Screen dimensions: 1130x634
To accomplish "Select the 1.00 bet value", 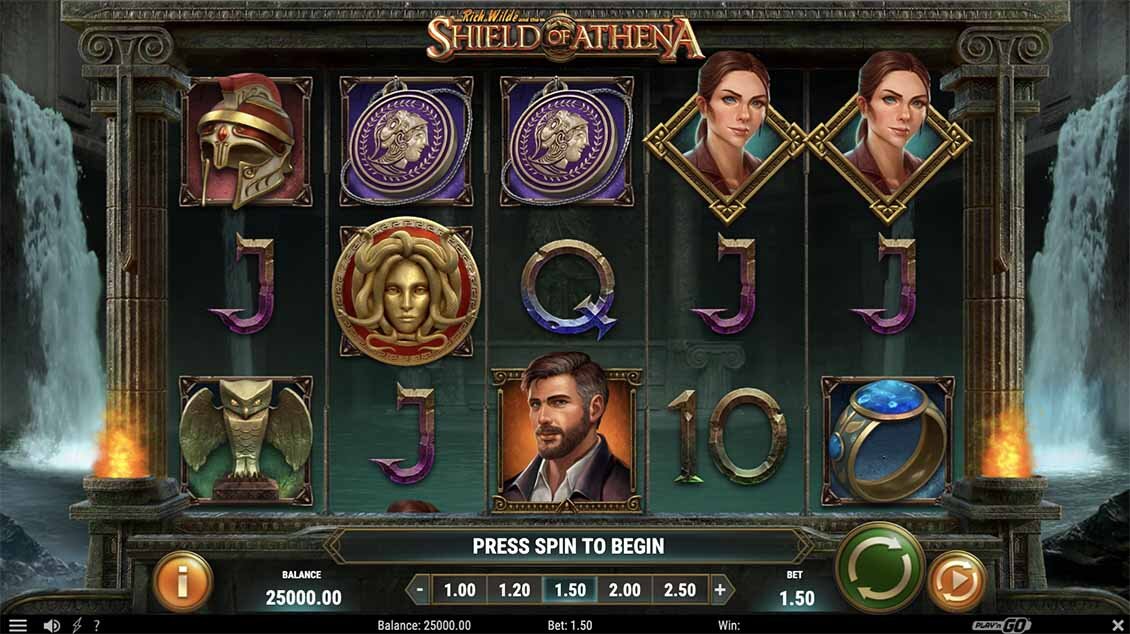I will (x=459, y=590).
